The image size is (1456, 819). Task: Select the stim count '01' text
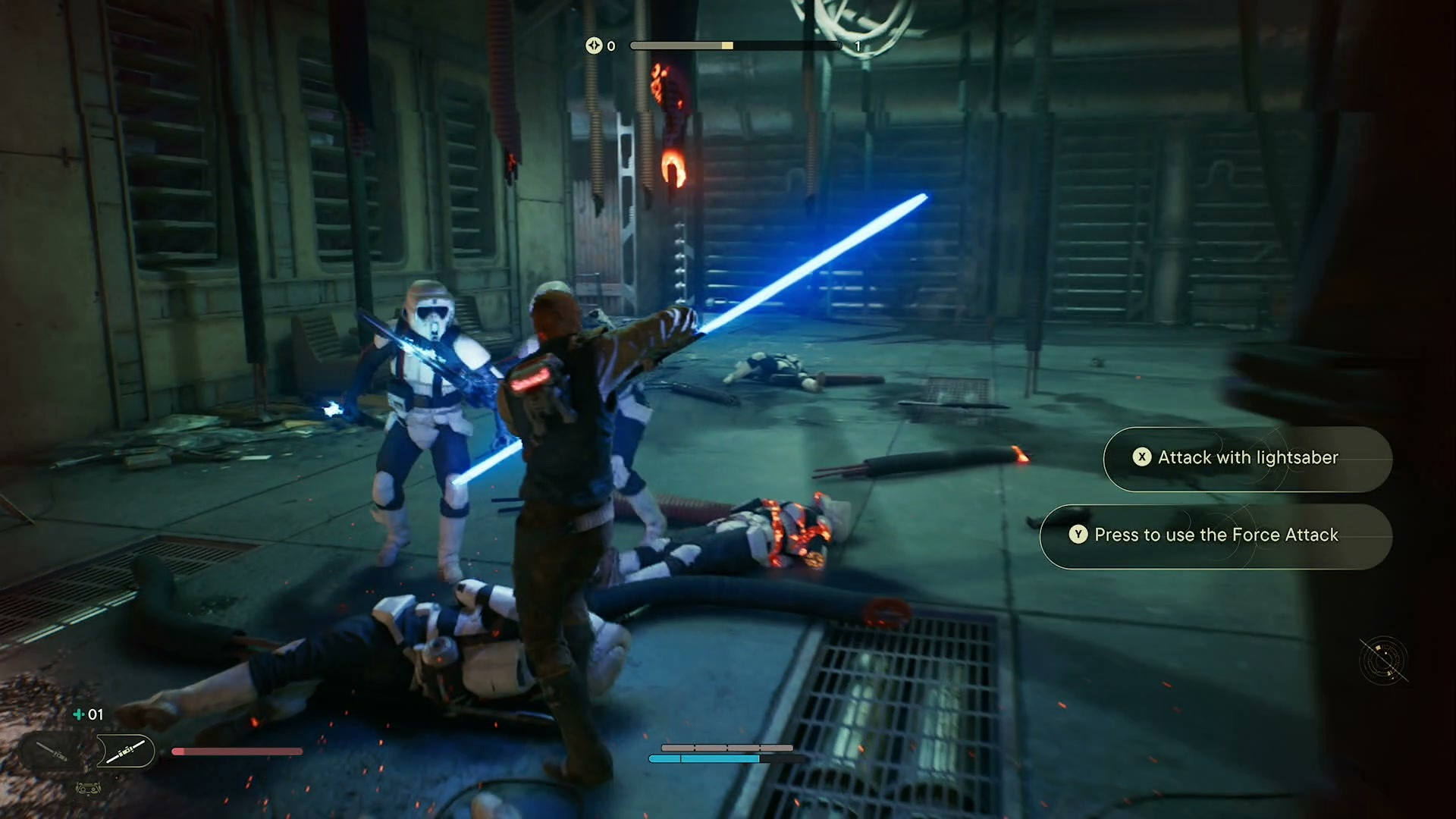click(x=96, y=714)
